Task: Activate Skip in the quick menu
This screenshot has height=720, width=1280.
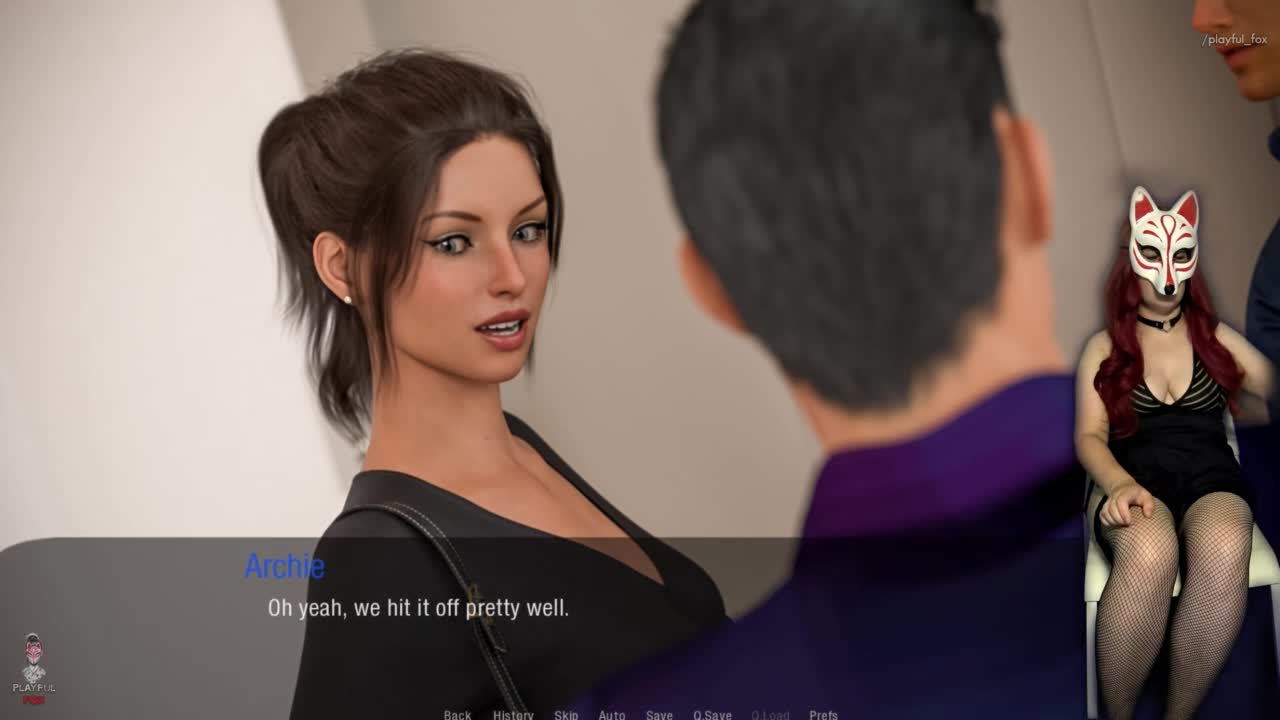Action: click(x=566, y=714)
